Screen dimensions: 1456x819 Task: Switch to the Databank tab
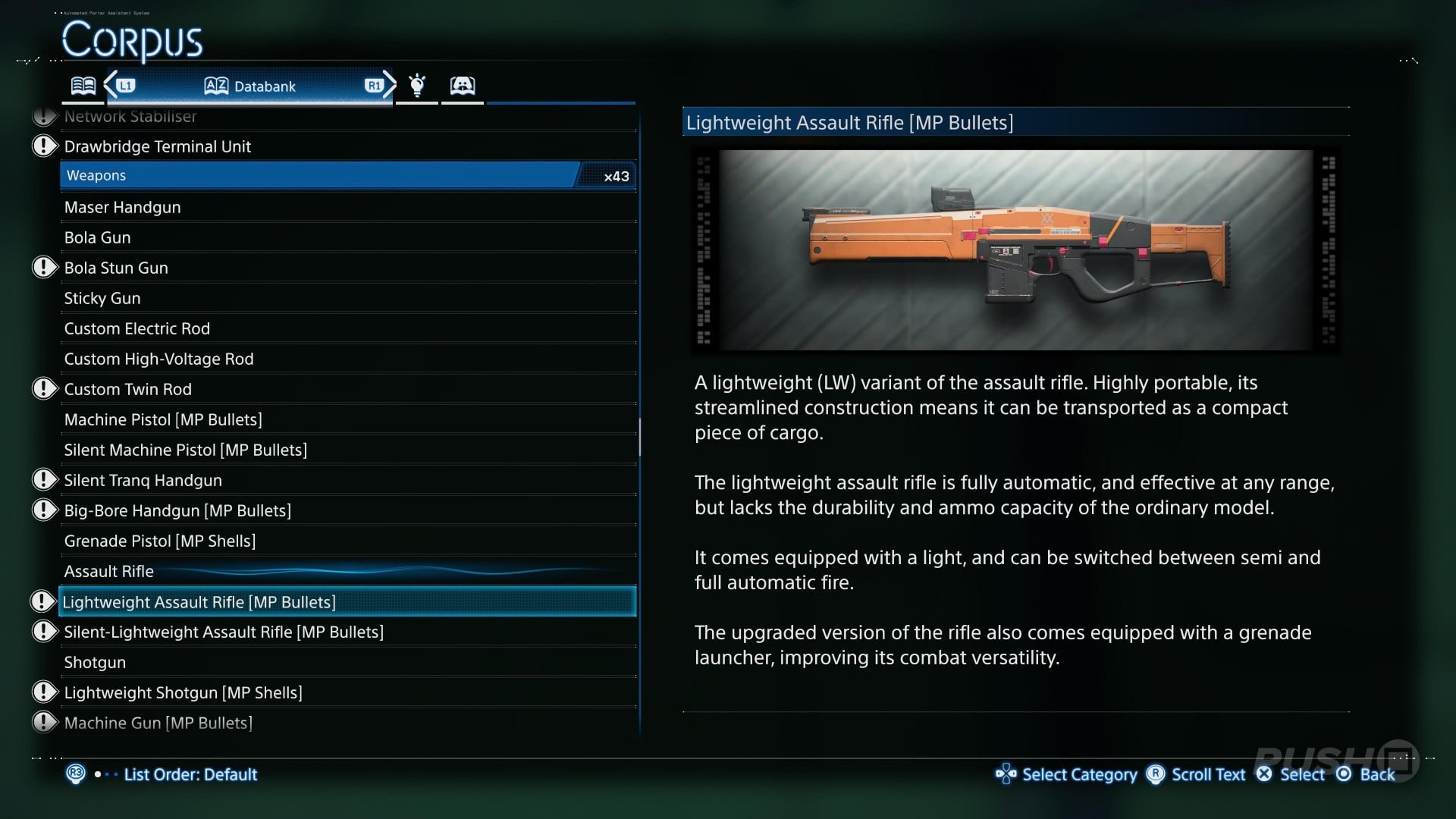(x=249, y=86)
